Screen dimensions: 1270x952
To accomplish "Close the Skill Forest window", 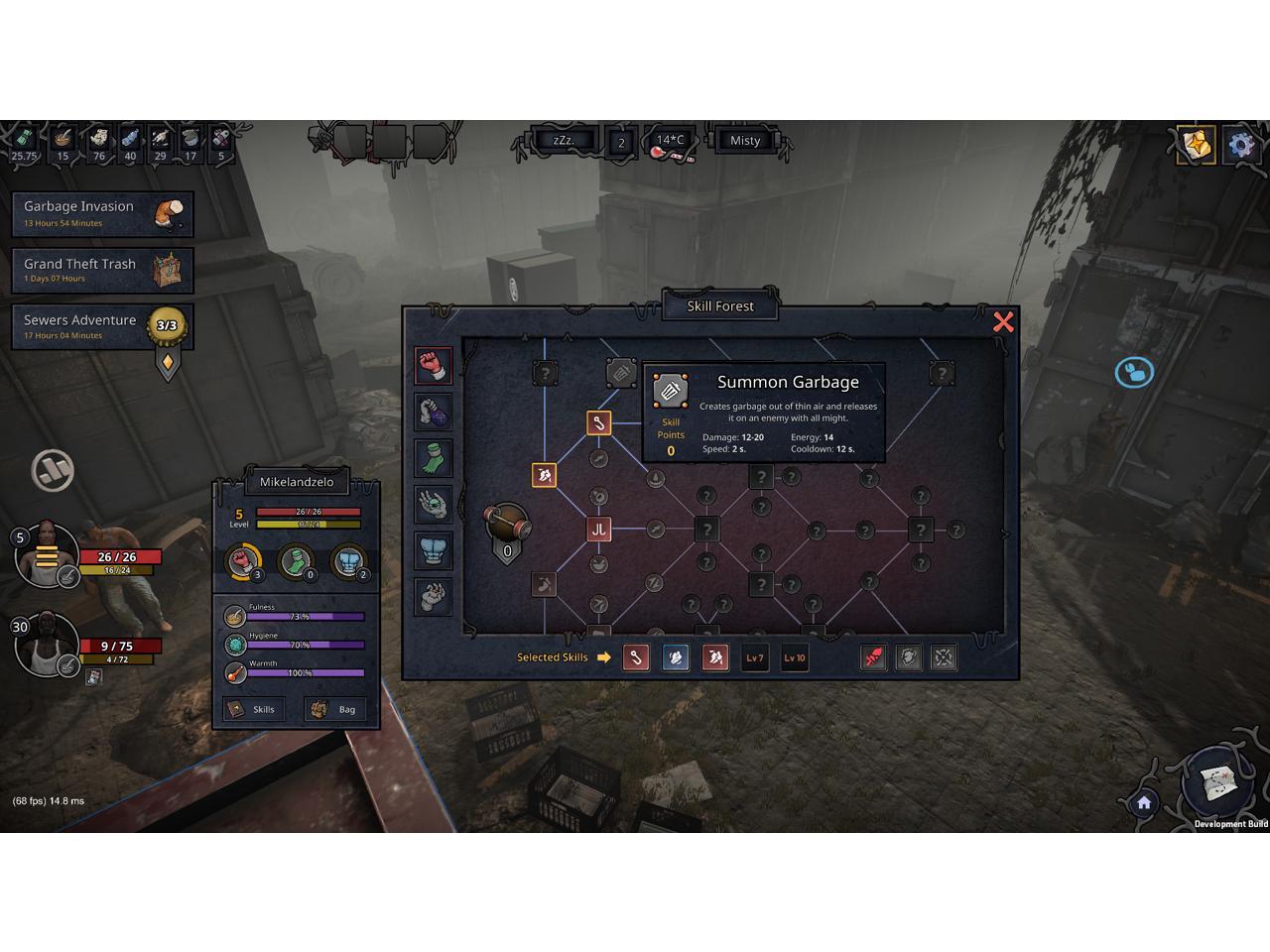I will click(x=1003, y=321).
